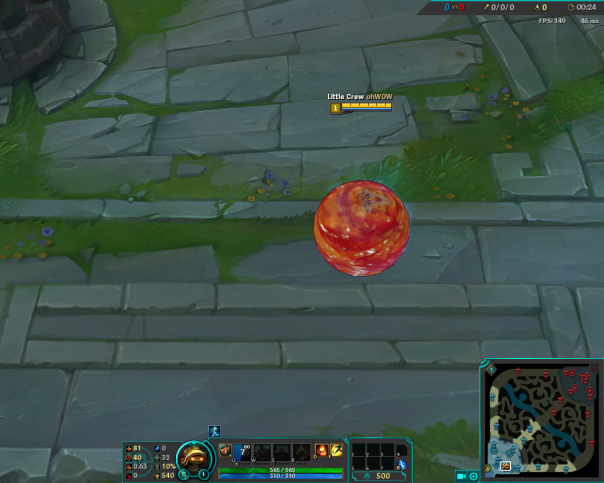Open the gear settings button beside minimap
The width and height of the screenshot is (604, 483).
pyautogui.click(x=473, y=475)
